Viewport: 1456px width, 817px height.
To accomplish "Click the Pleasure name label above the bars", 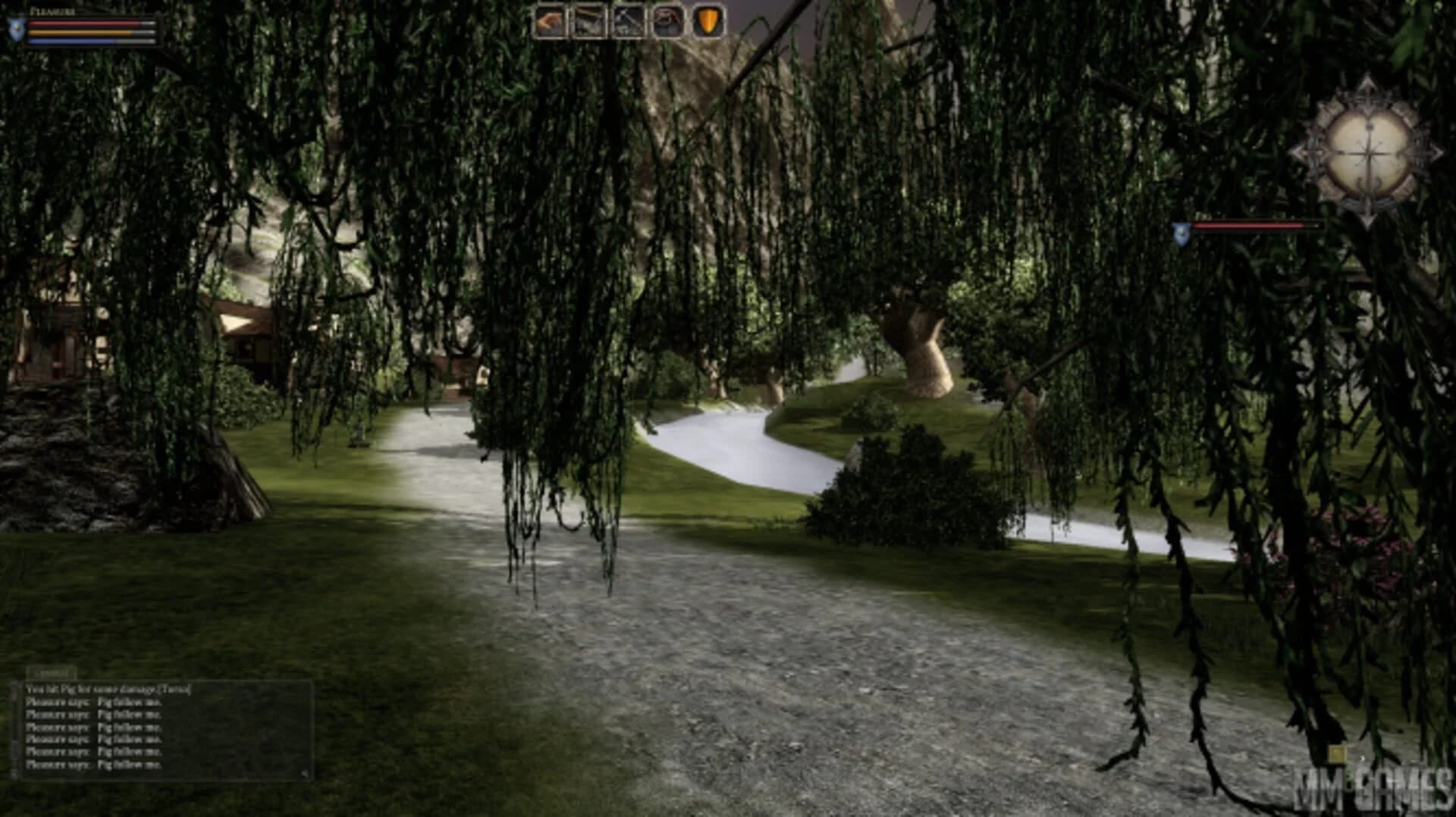I will point(52,10).
